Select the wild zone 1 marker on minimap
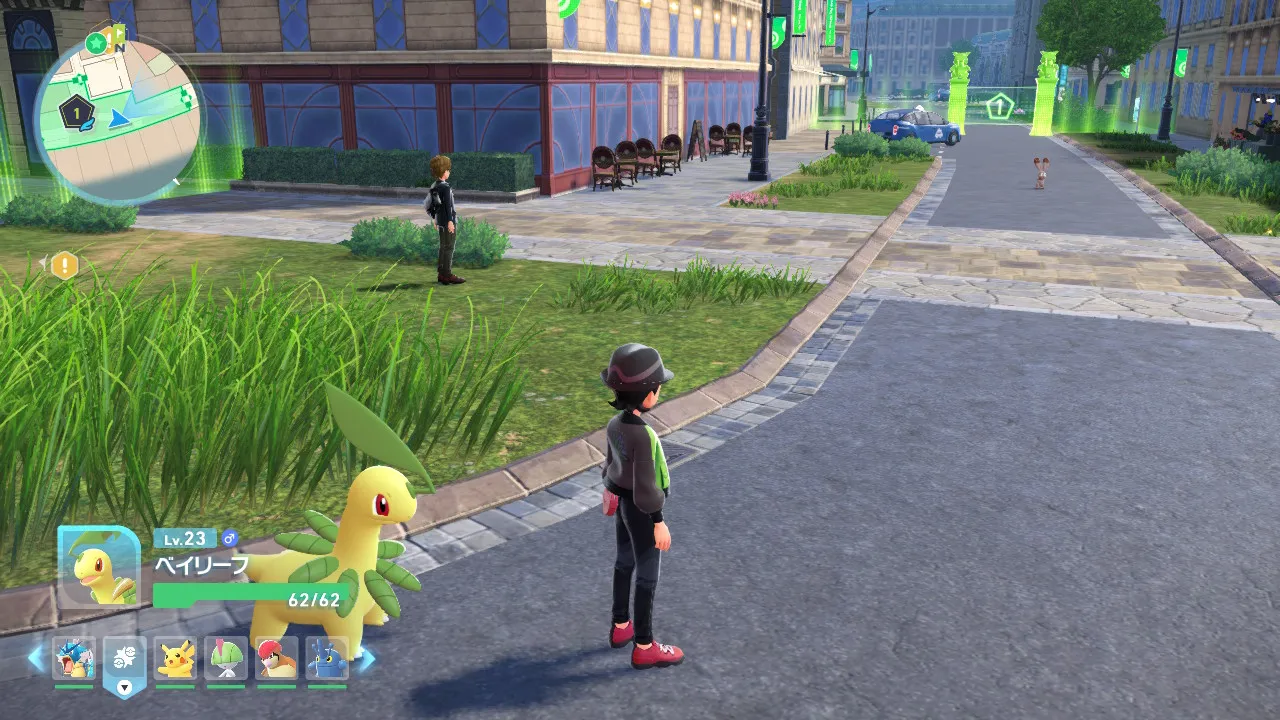The height and width of the screenshot is (720, 1280). (76, 113)
